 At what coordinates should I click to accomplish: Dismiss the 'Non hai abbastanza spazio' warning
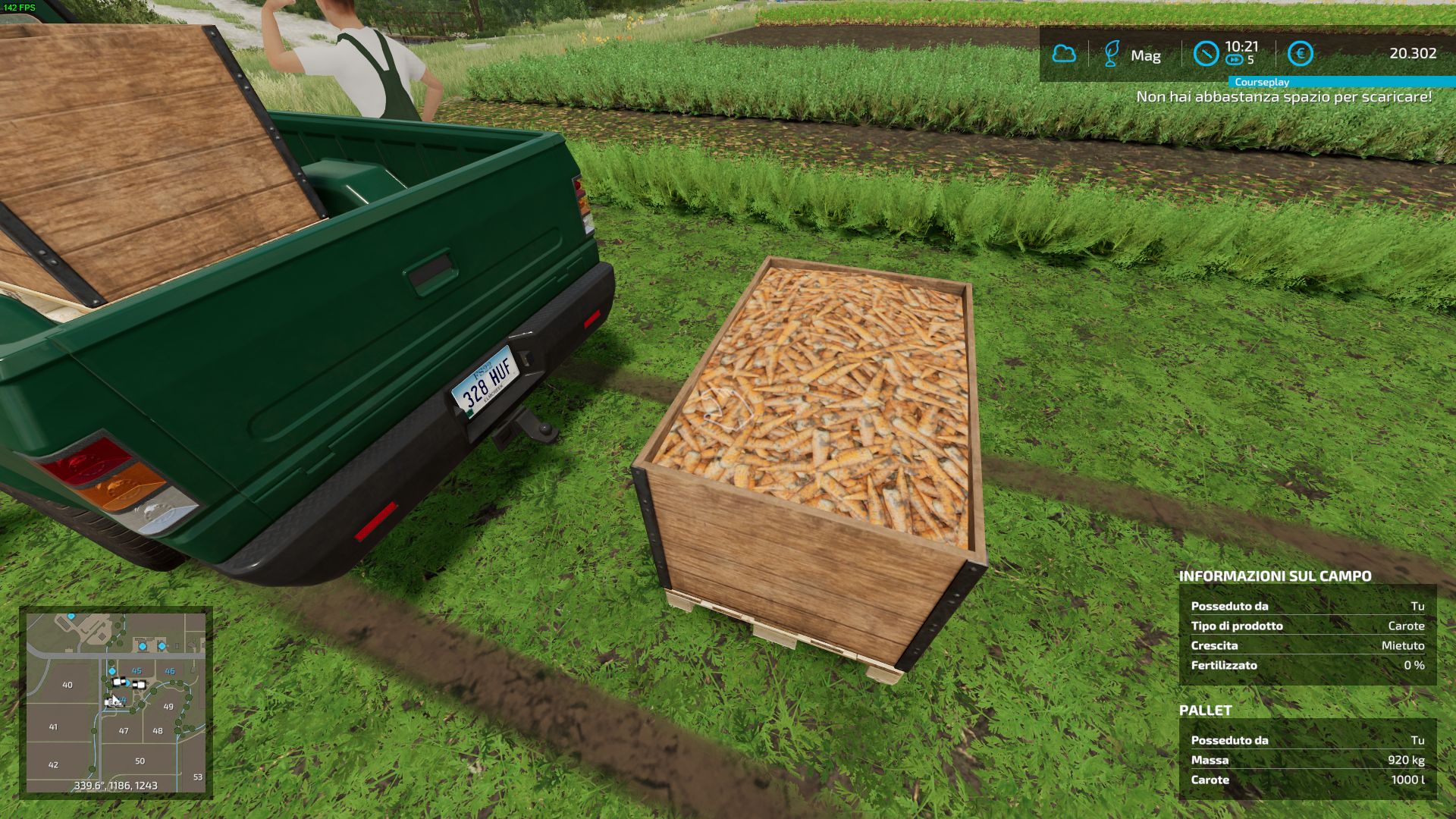pos(1285,96)
